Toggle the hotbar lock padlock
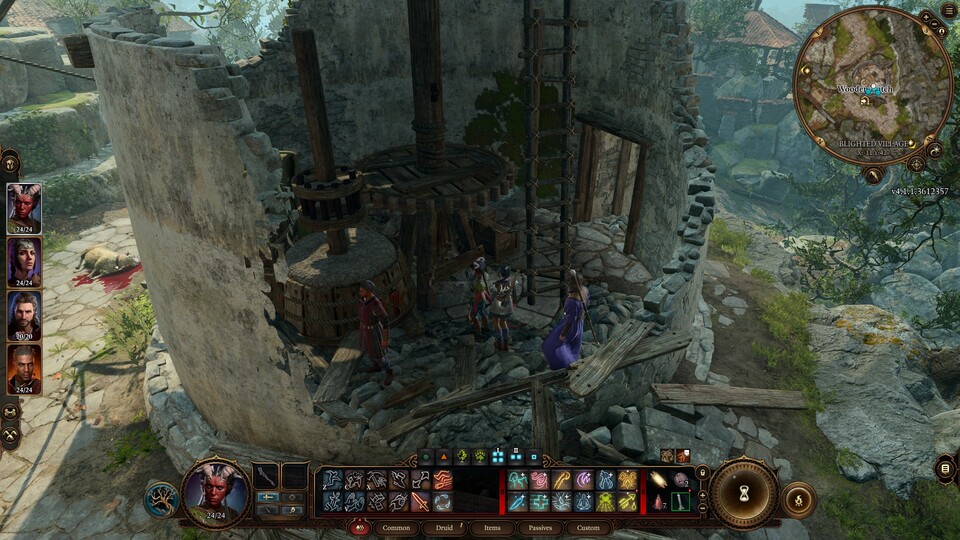This screenshot has height=540, width=960. (702, 472)
